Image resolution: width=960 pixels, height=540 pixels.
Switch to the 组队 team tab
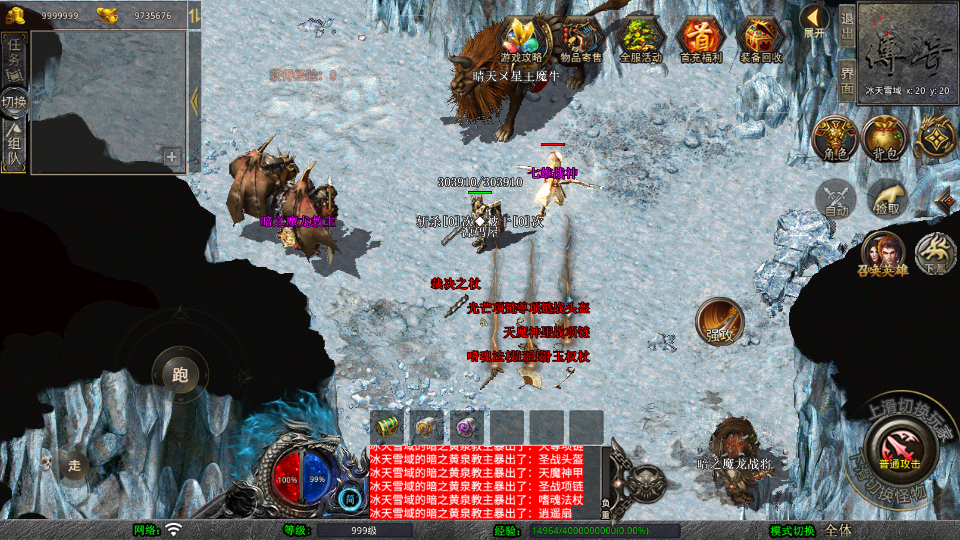coord(14,146)
